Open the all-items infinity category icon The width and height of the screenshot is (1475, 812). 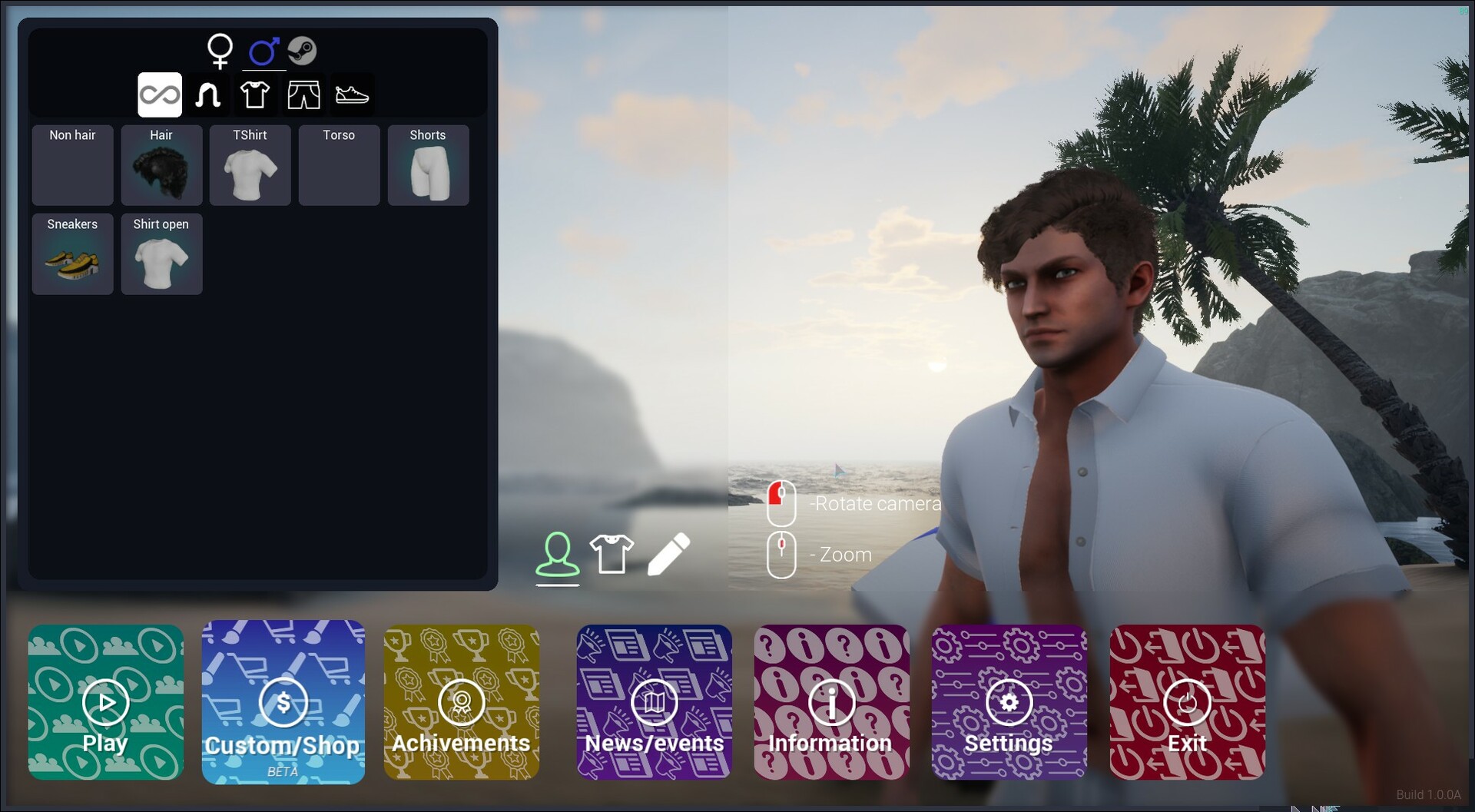point(160,94)
